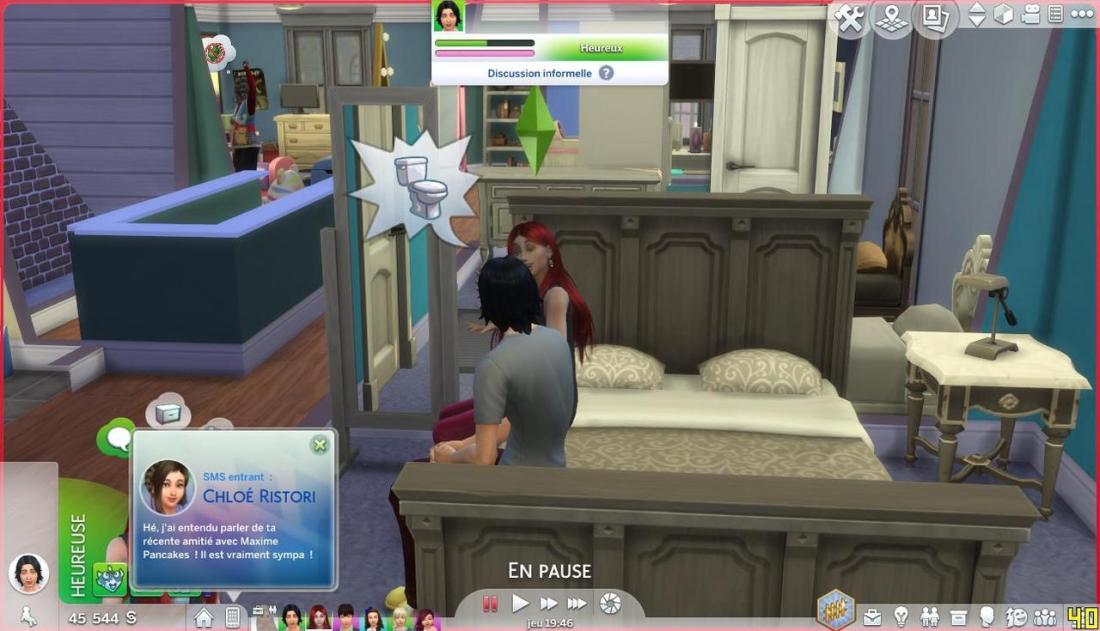Open the three-dots game options menu

pos(1082,14)
